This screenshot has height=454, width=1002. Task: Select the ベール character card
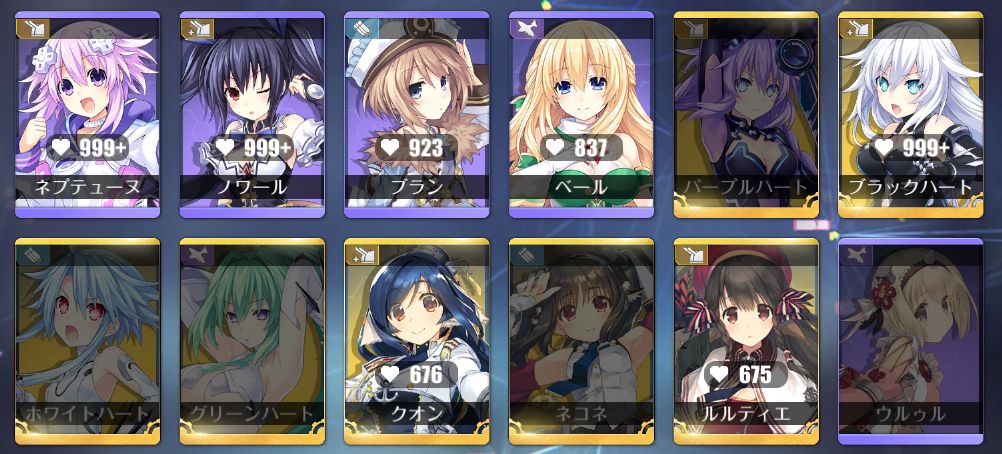(581, 115)
